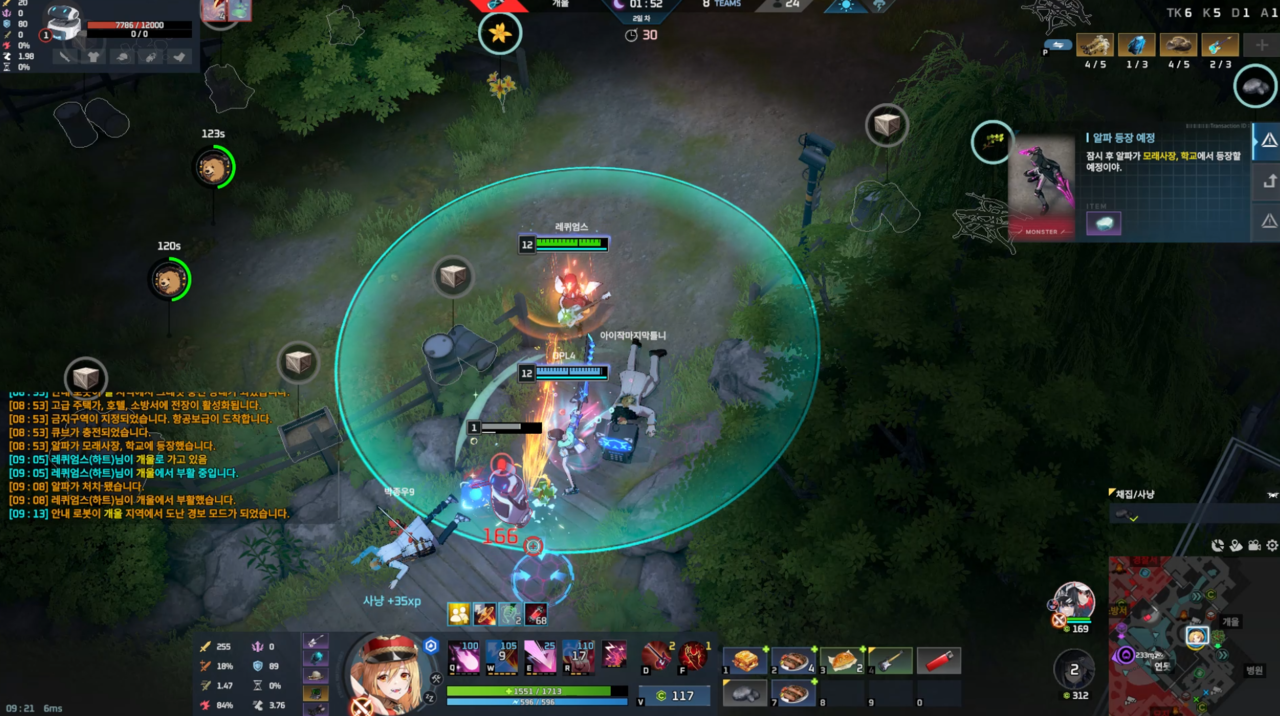Select the R ultimate skill icon

click(579, 655)
